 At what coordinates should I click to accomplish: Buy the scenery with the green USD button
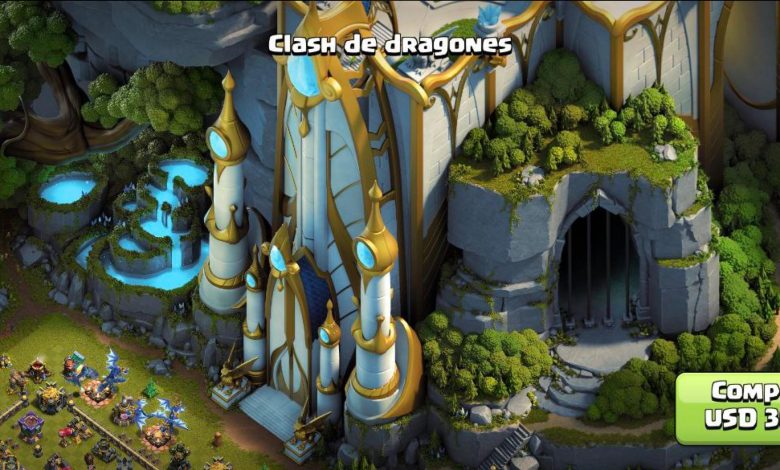tap(732, 406)
